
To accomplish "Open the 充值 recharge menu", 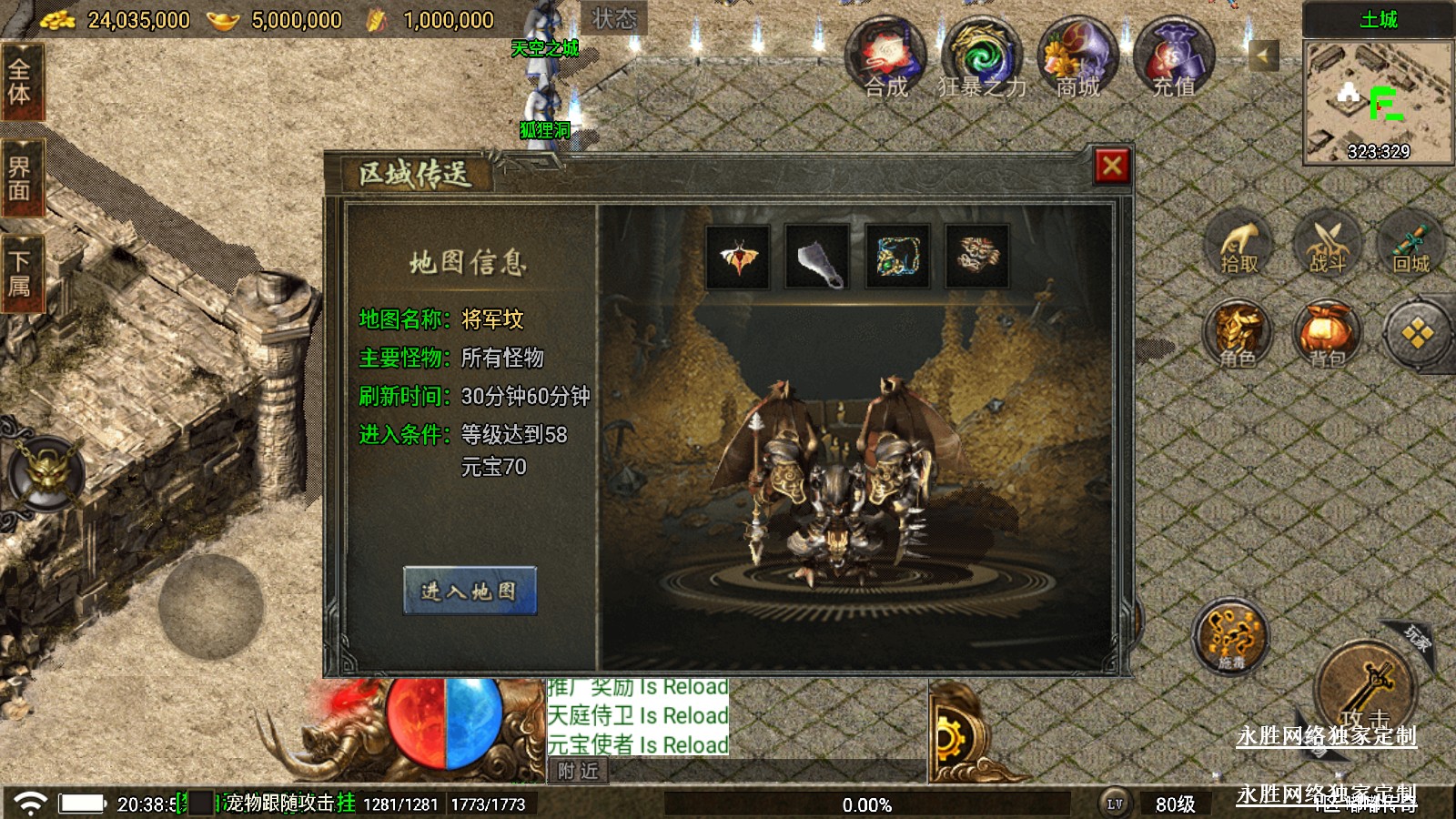I will pyautogui.click(x=1174, y=56).
